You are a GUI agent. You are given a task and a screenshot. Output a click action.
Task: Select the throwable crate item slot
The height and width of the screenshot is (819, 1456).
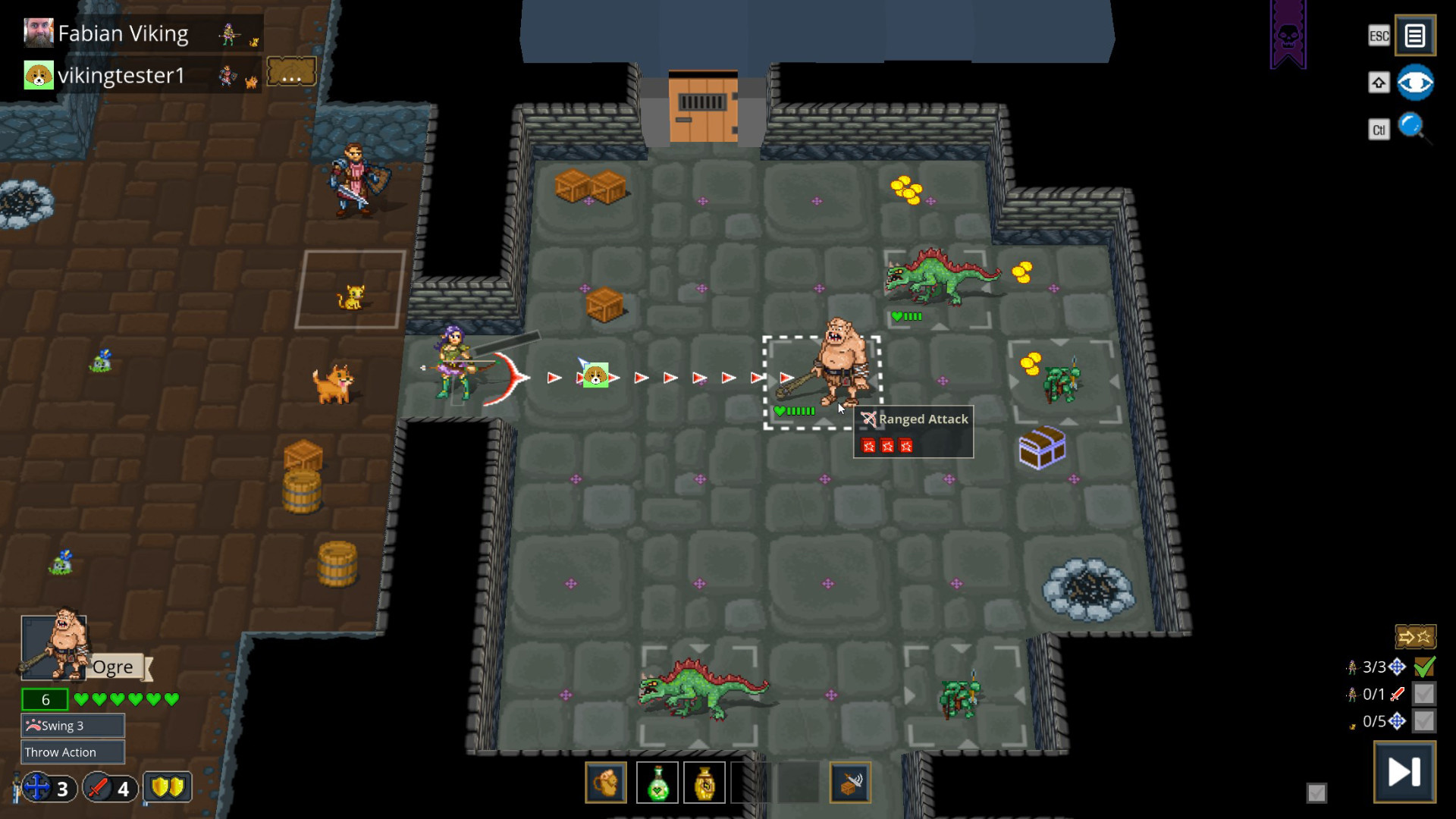(851, 782)
